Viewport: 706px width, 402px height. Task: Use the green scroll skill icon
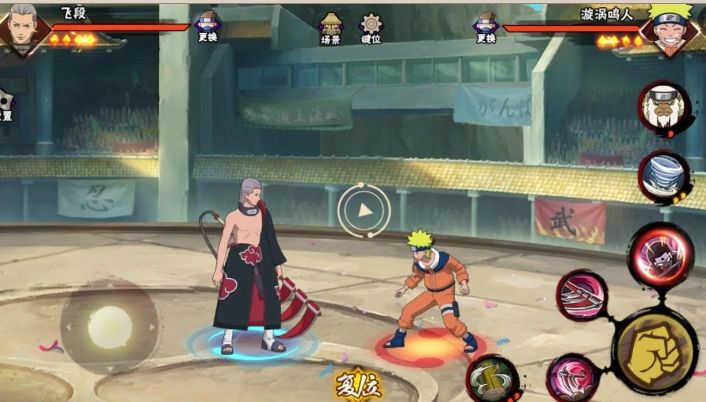[492, 379]
